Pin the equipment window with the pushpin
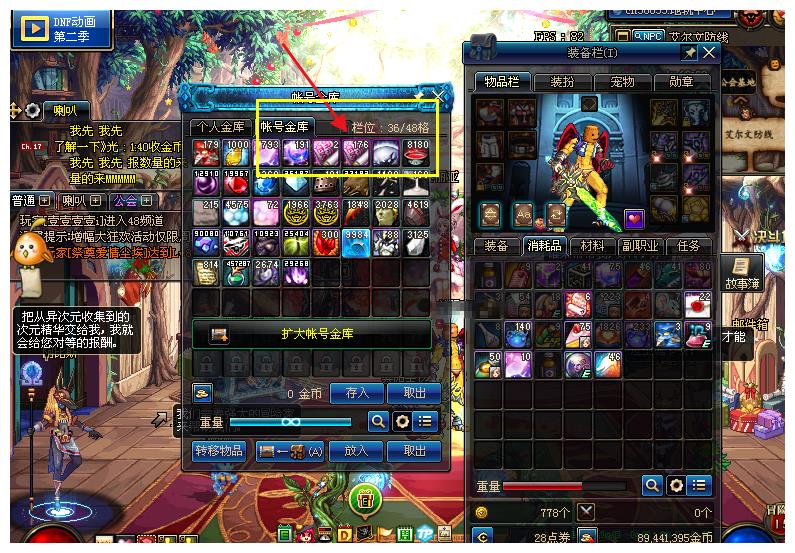Screen dimensions: 795x553 coord(689,52)
